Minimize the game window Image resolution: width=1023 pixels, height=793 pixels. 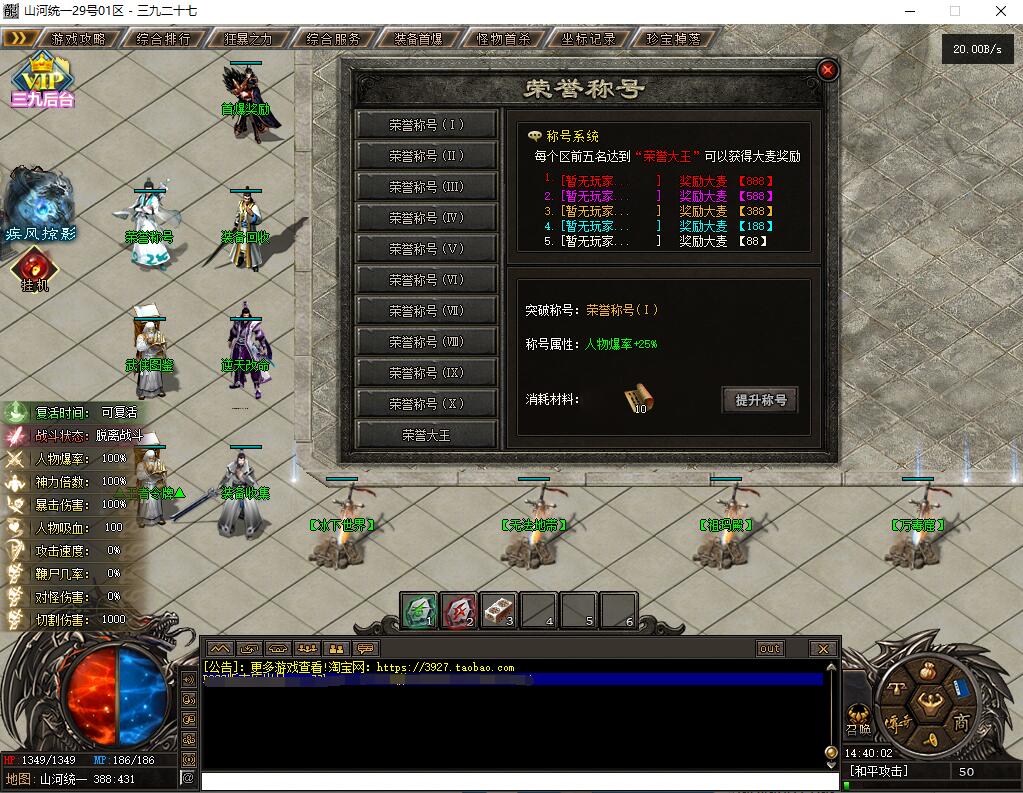(x=908, y=11)
